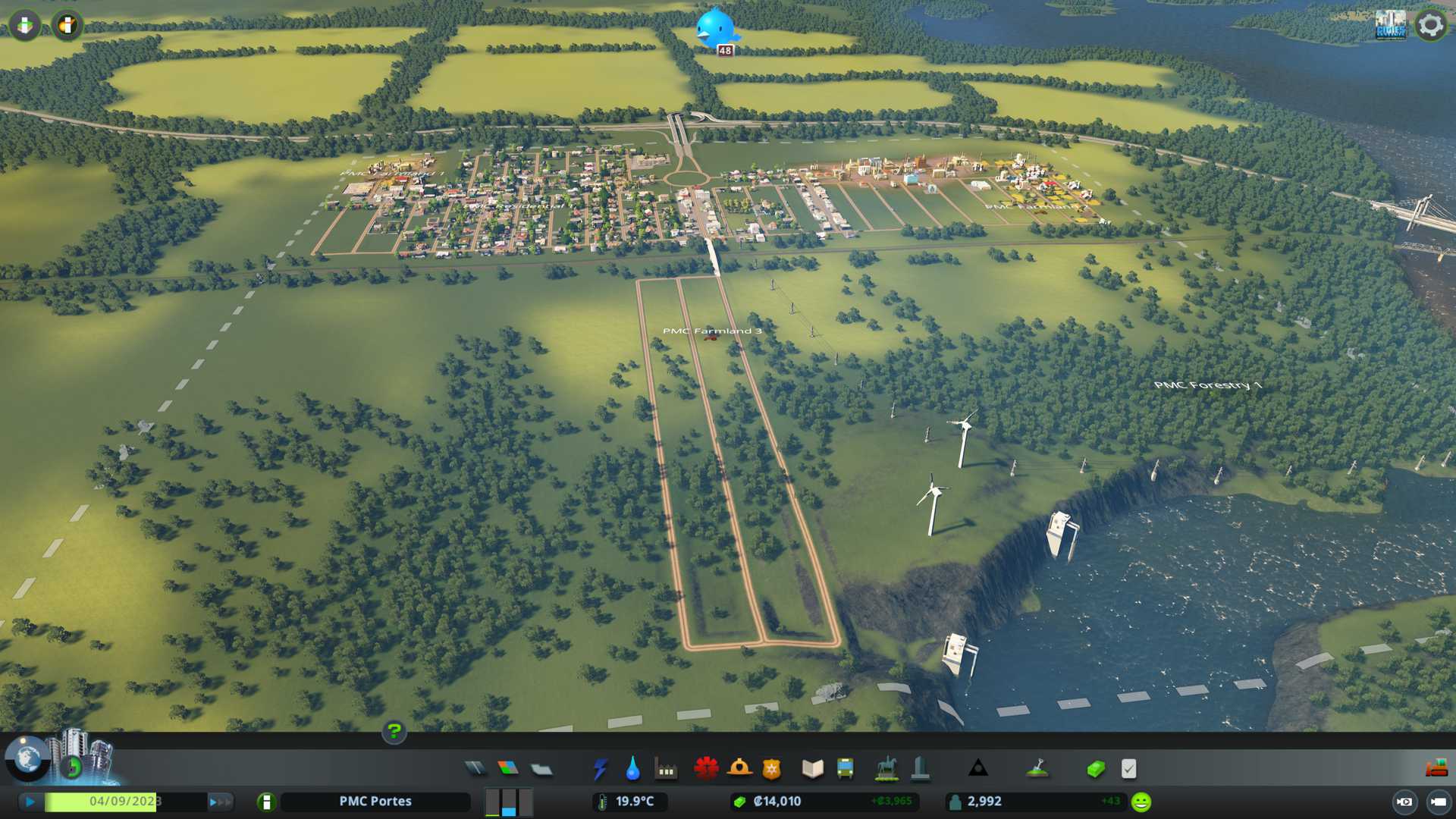The height and width of the screenshot is (819, 1456).
Task: Select the Electricity lightning bolt menu
Action: point(600,769)
